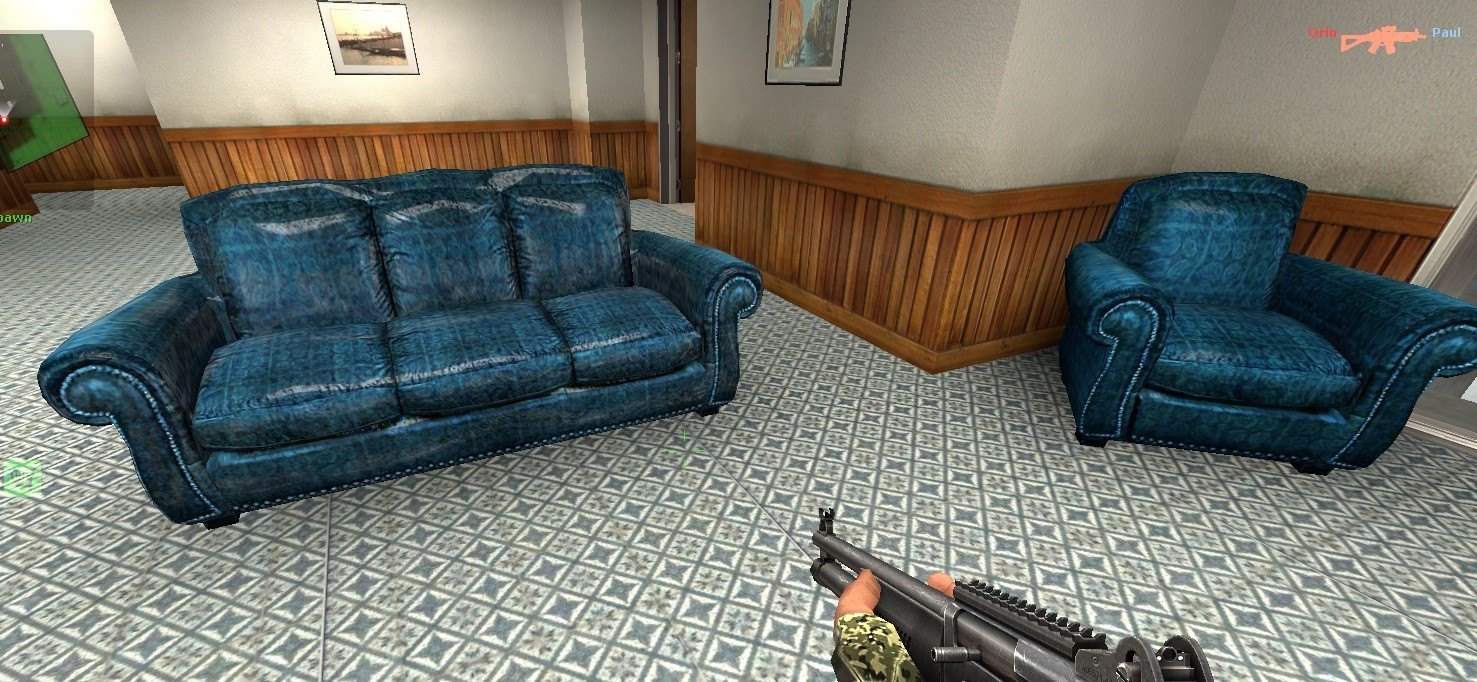Select the name Orin in the kill feed
The image size is (1477, 682).
tap(1322, 33)
